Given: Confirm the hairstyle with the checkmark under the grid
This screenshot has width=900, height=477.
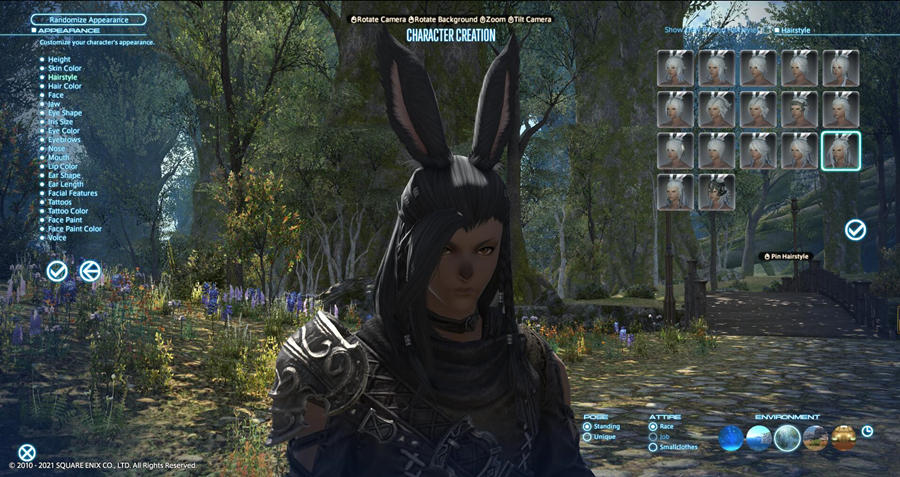Looking at the screenshot, I should pyautogui.click(x=855, y=230).
